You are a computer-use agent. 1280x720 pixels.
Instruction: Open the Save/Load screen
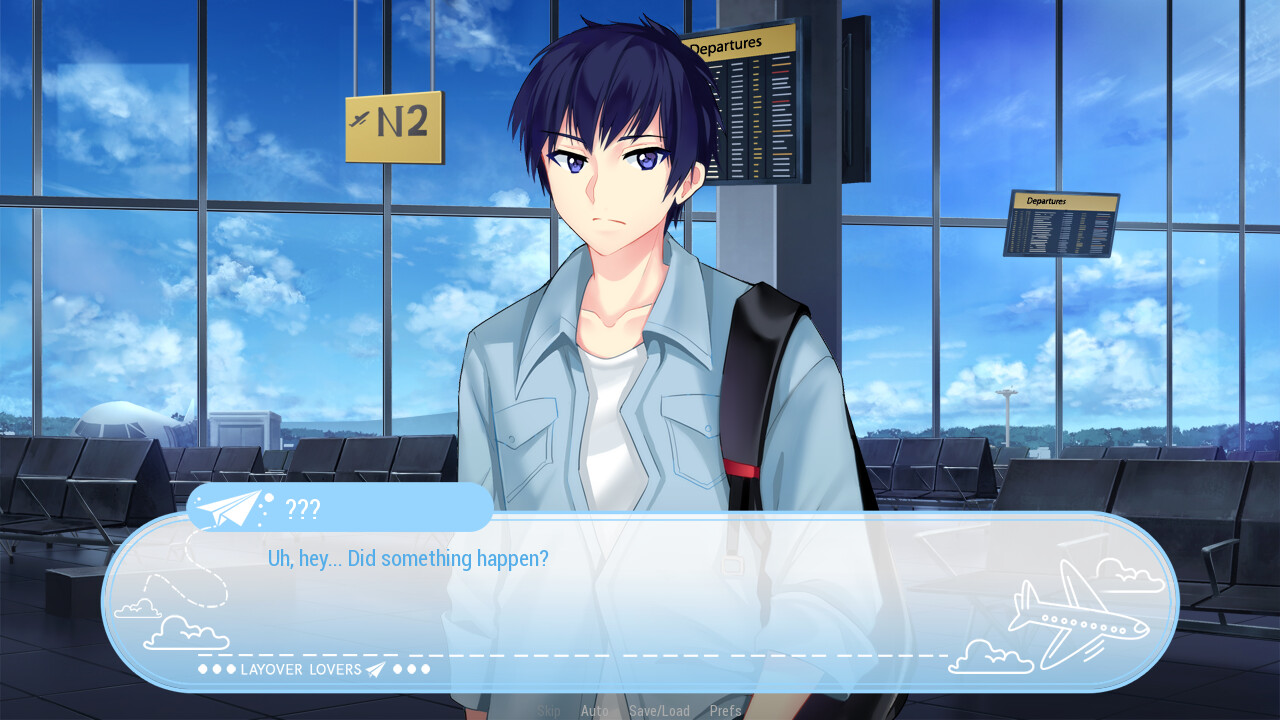coord(660,711)
